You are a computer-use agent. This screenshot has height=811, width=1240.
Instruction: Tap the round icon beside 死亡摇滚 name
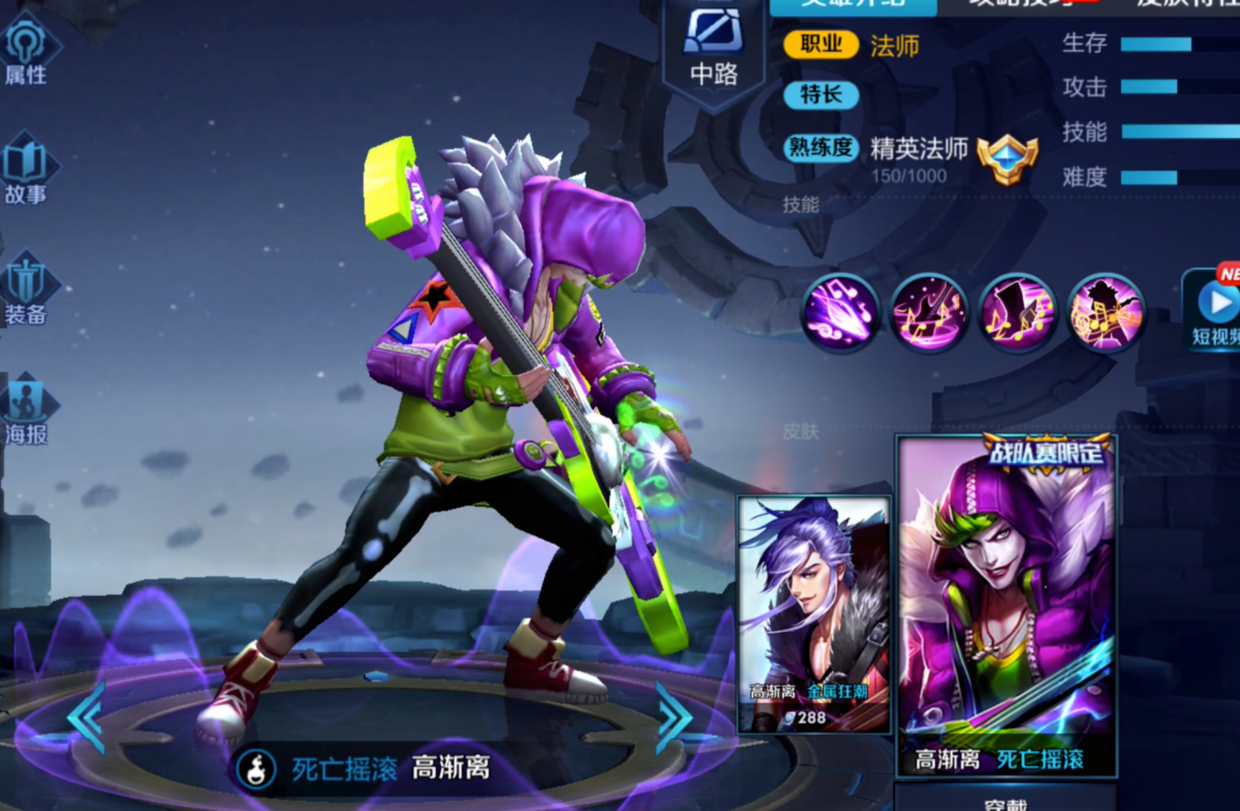pos(259,769)
